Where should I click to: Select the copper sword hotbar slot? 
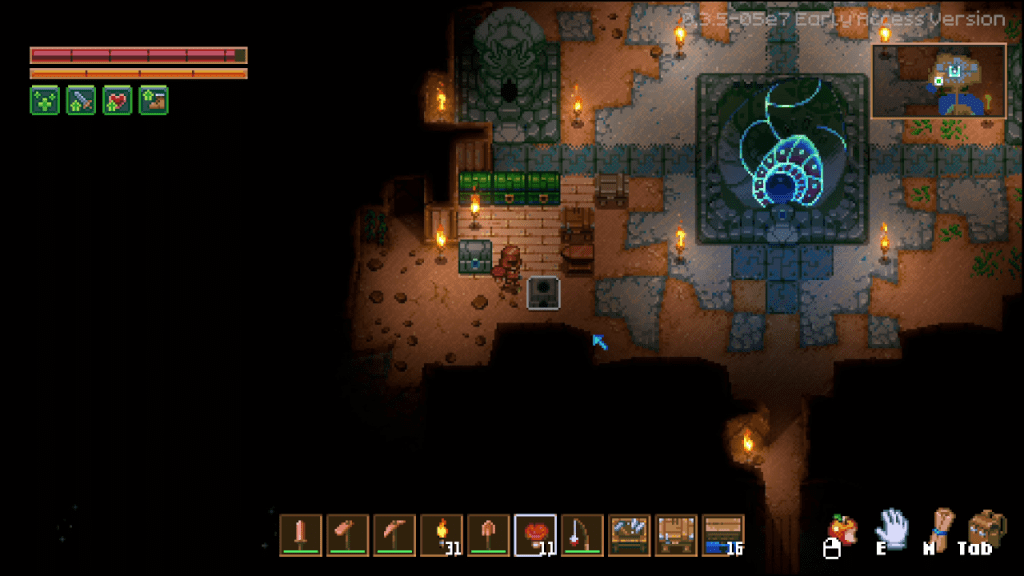coord(300,534)
